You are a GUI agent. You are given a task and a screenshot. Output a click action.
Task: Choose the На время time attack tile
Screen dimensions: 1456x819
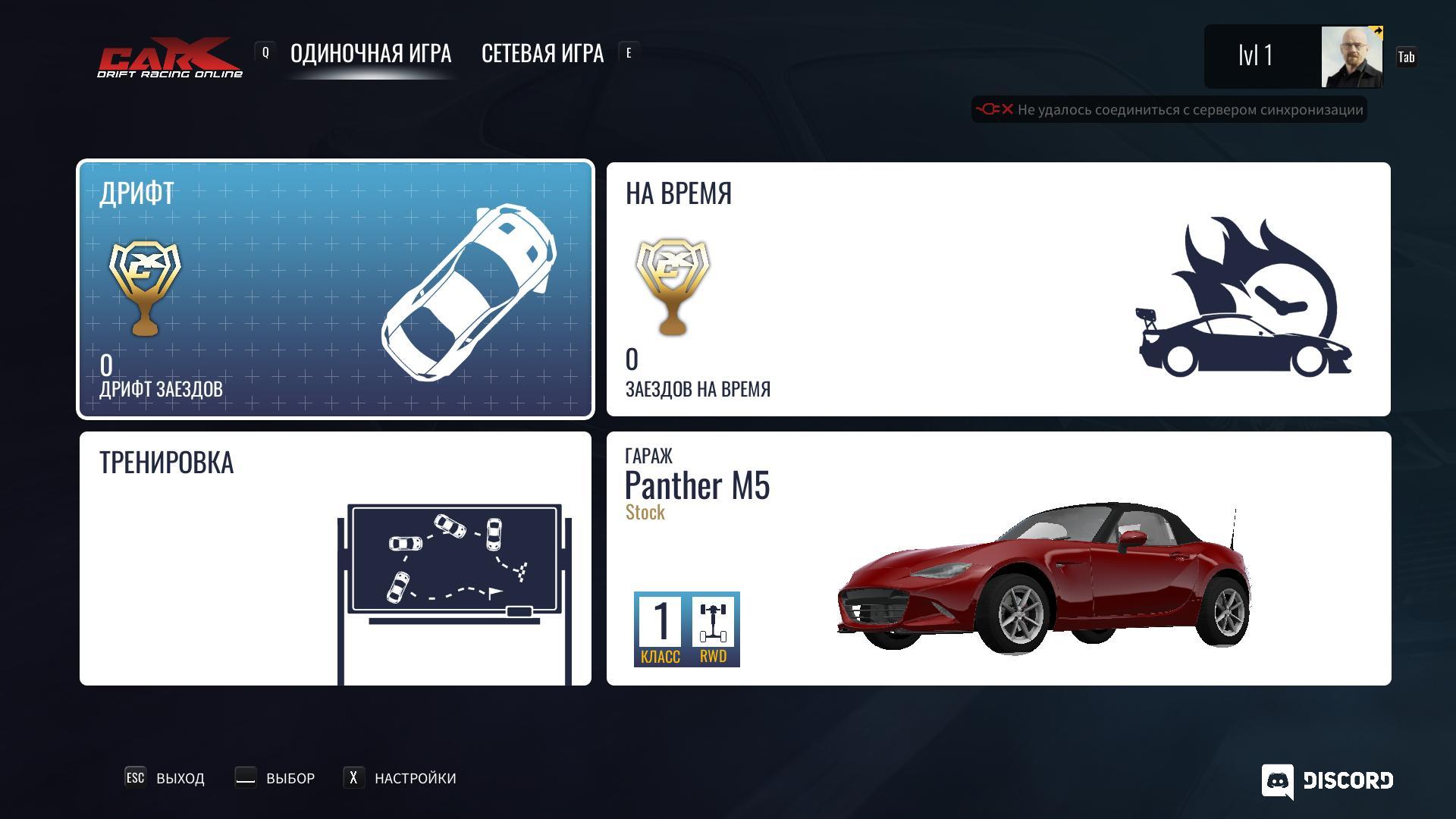click(x=998, y=289)
